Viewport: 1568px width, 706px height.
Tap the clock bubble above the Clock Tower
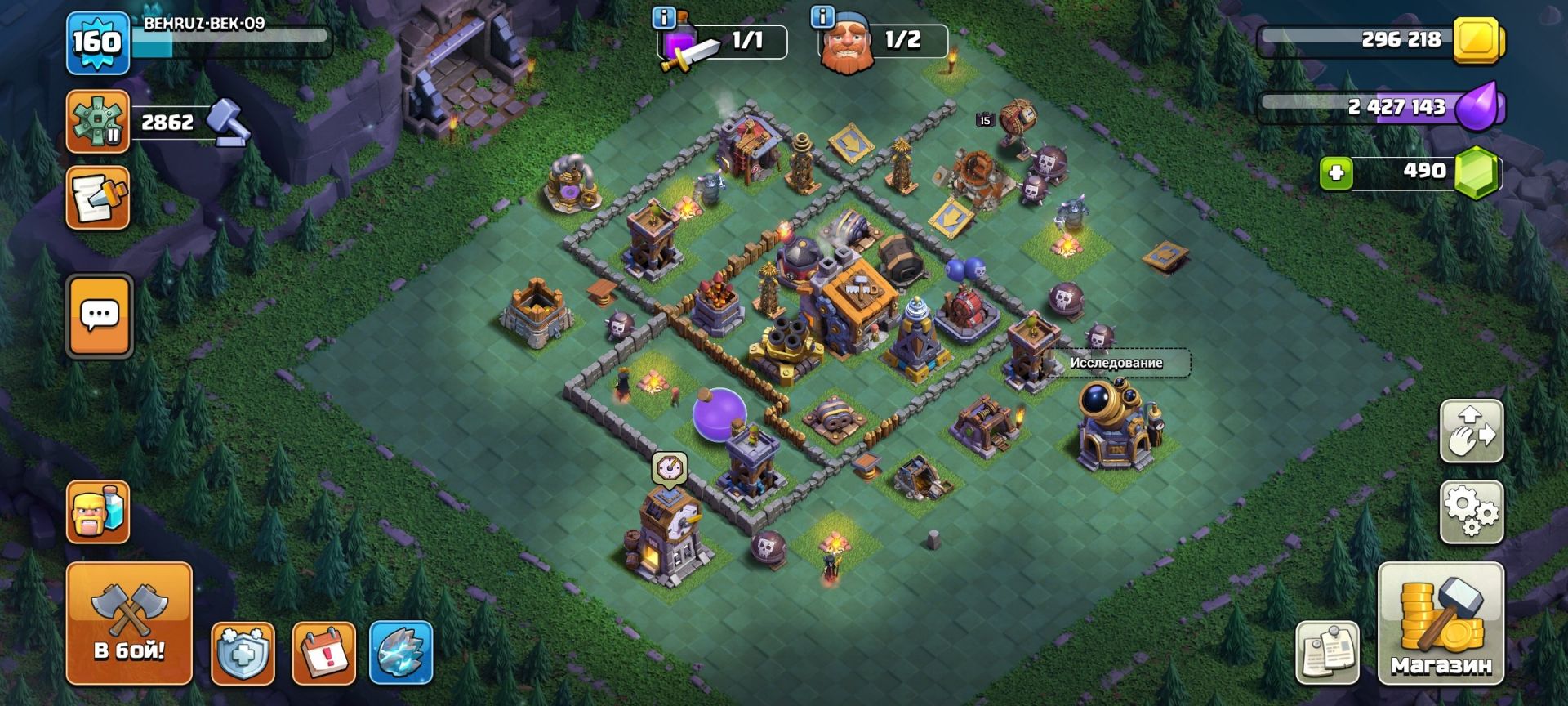click(670, 468)
